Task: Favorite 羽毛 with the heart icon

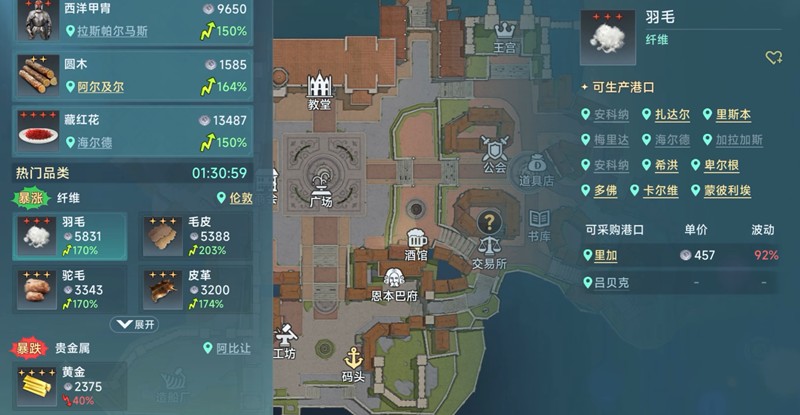Action: tap(773, 58)
